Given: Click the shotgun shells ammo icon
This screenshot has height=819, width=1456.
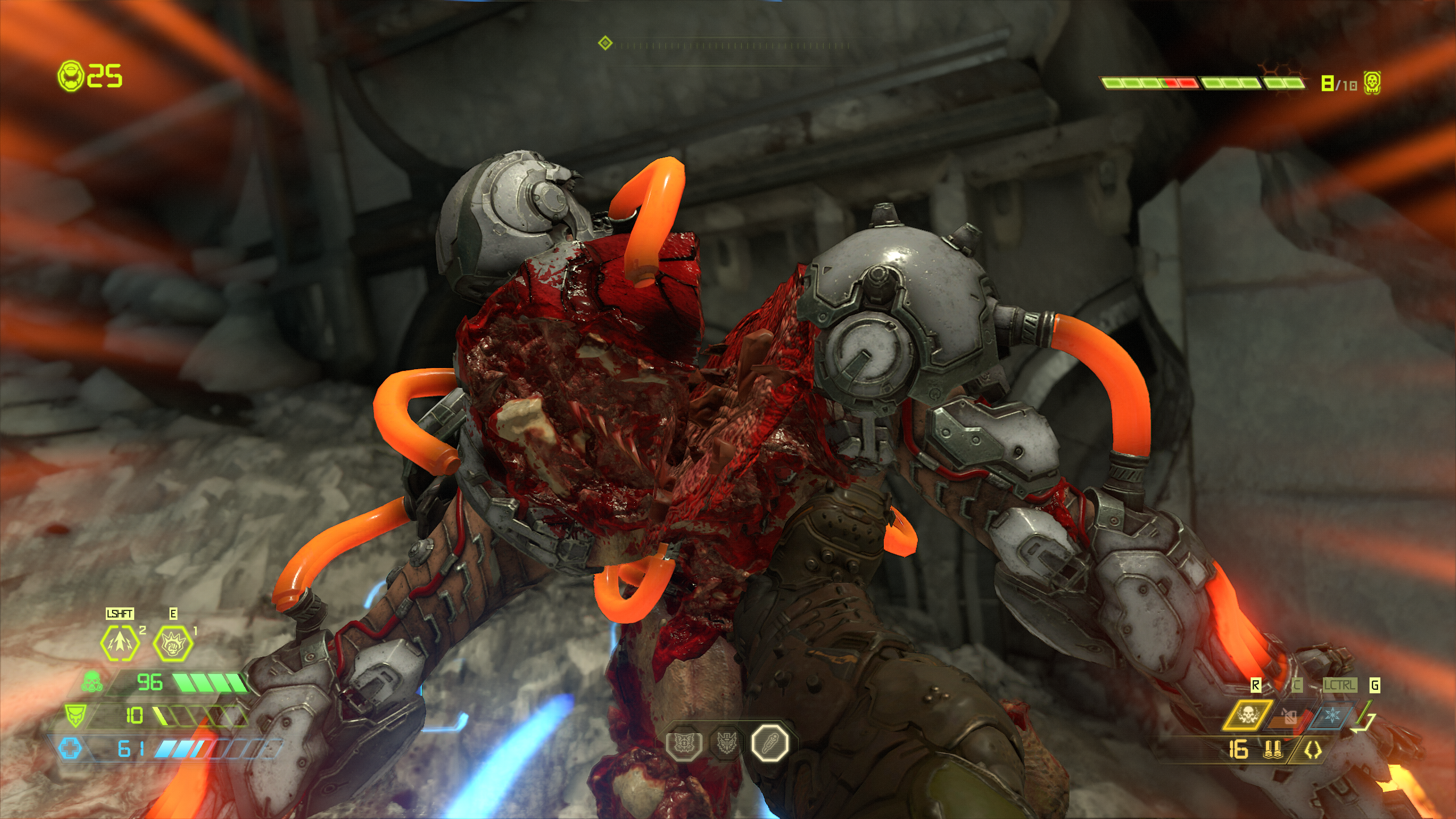Looking at the screenshot, I should tap(1273, 750).
